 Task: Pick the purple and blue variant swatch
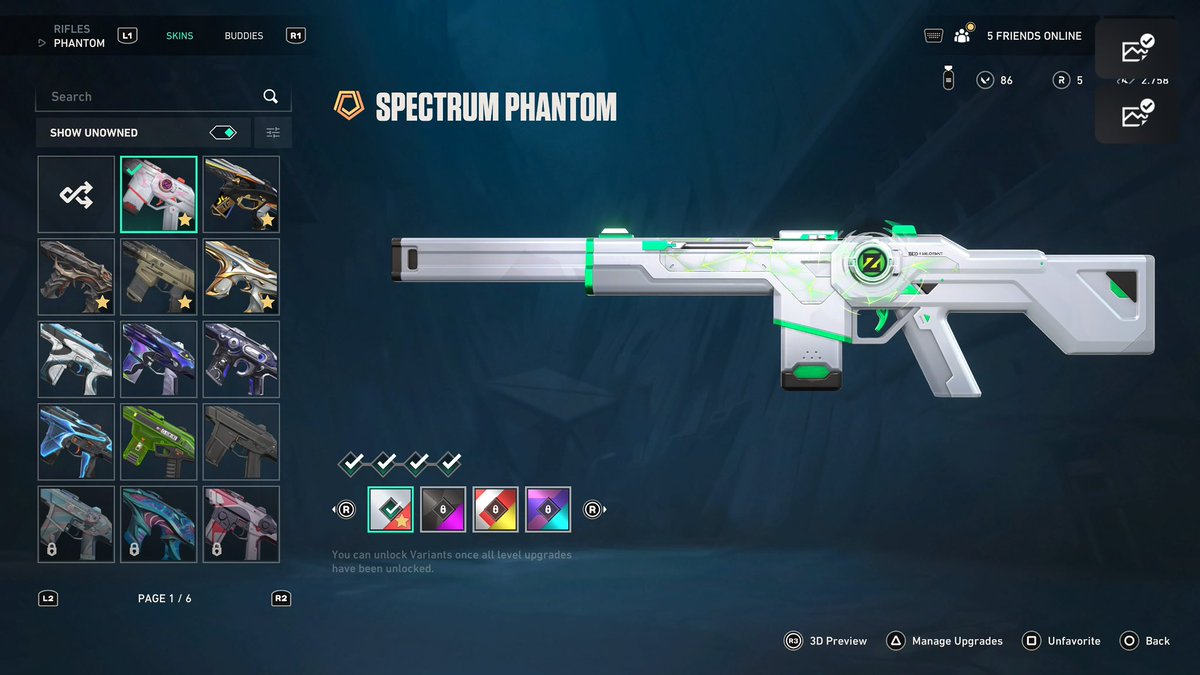click(547, 509)
